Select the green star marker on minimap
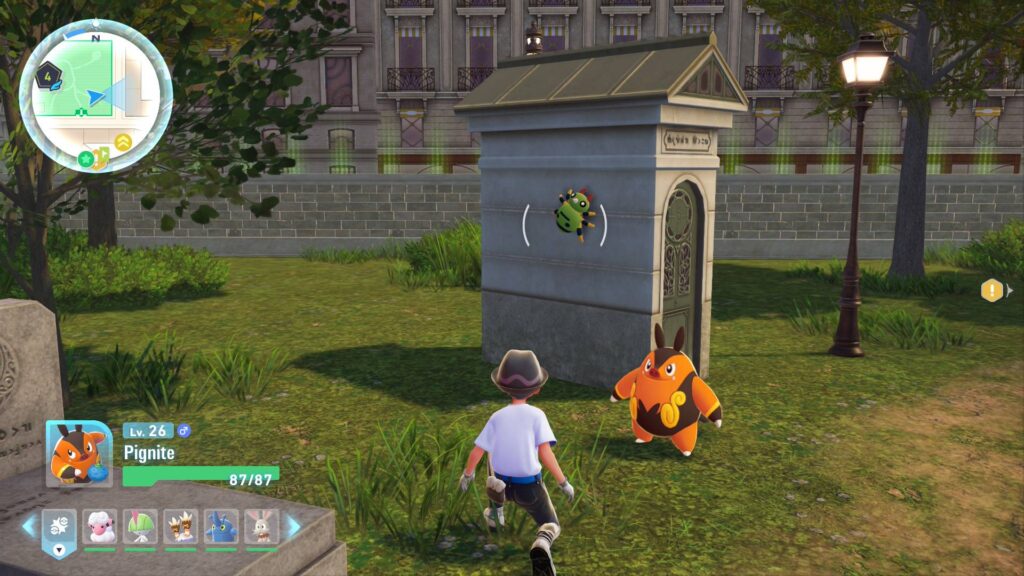This screenshot has width=1024, height=576. coord(86,158)
